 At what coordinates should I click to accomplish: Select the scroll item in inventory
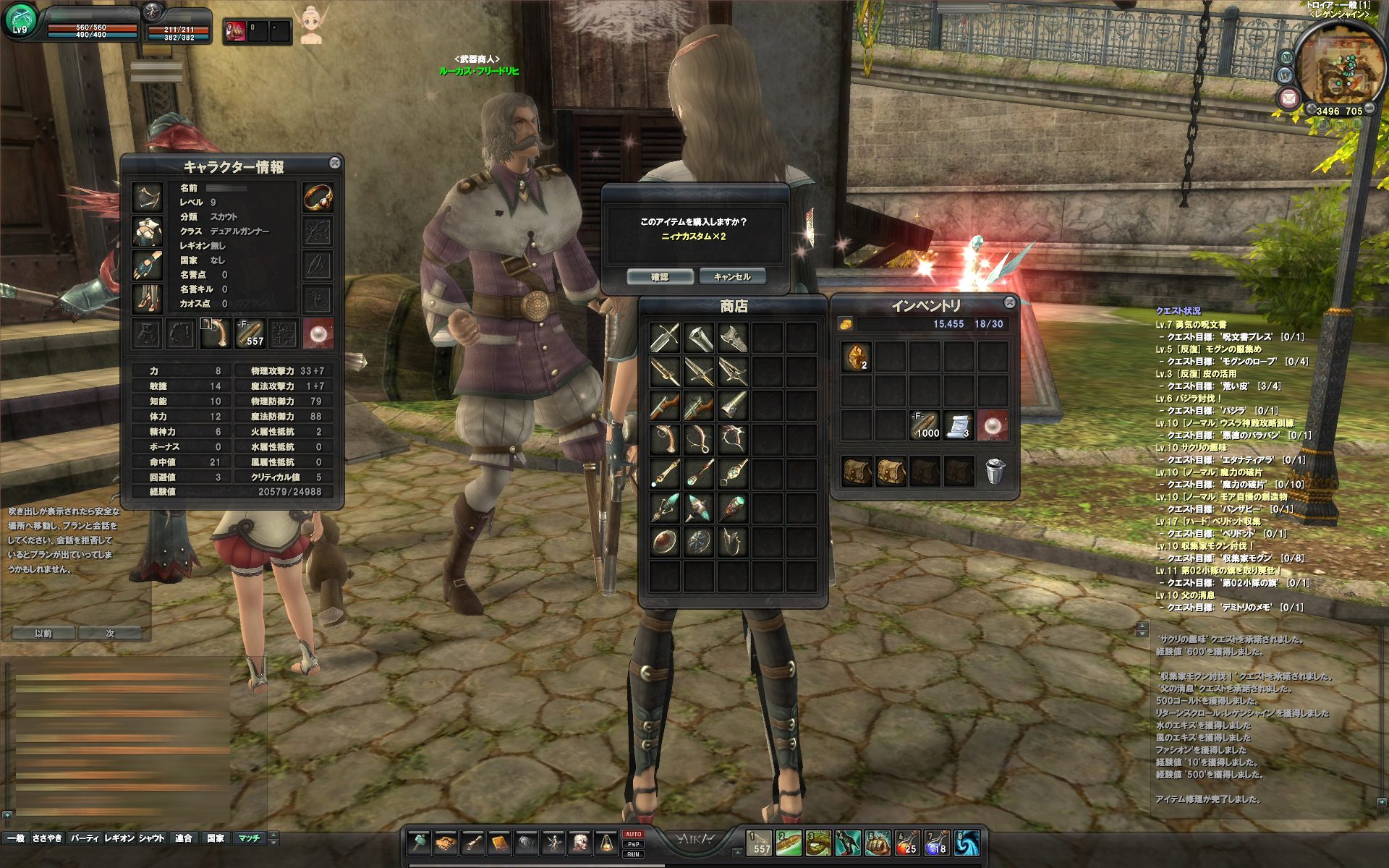tap(959, 425)
